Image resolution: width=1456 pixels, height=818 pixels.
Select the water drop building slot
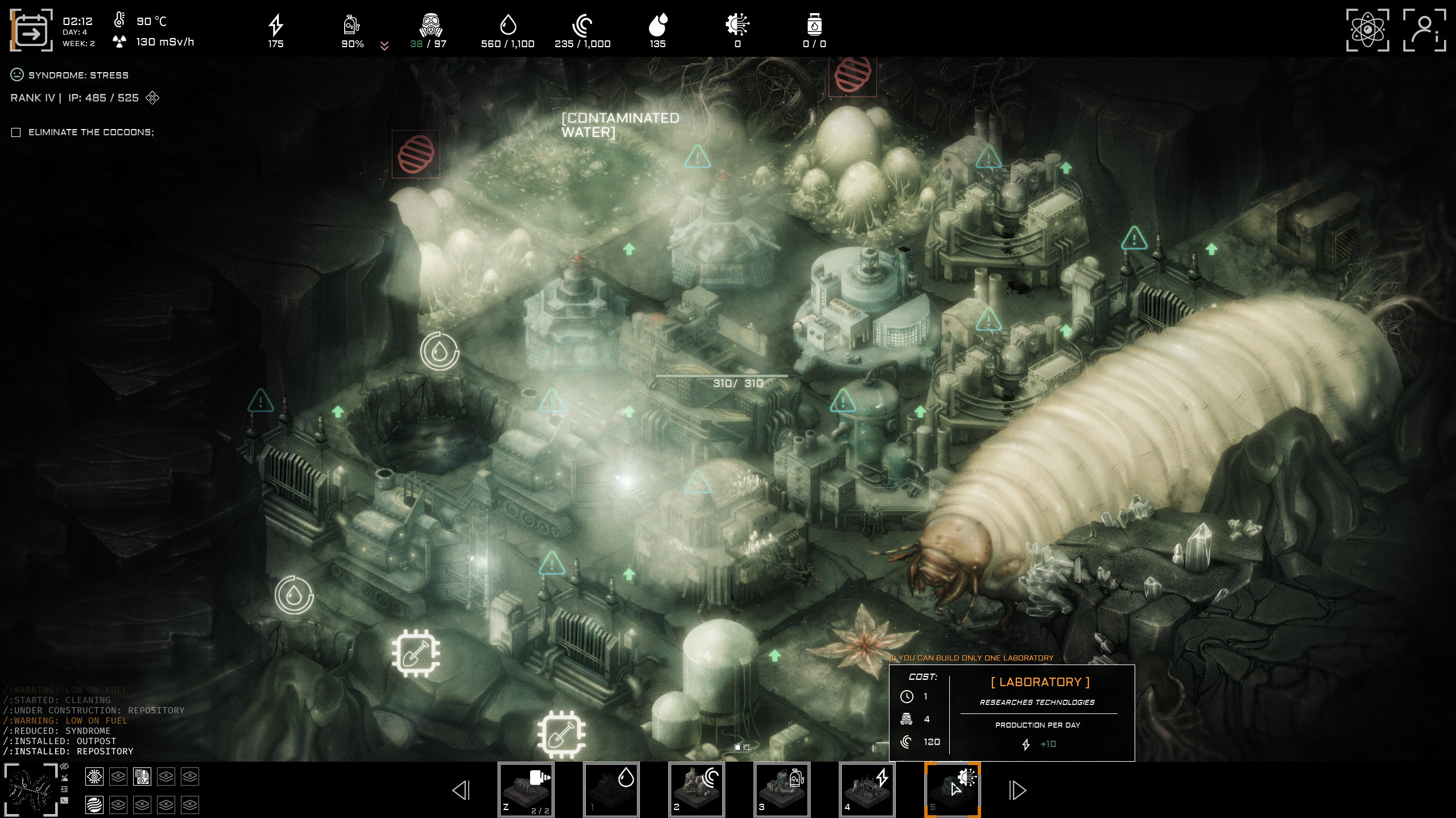pyautogui.click(x=611, y=790)
